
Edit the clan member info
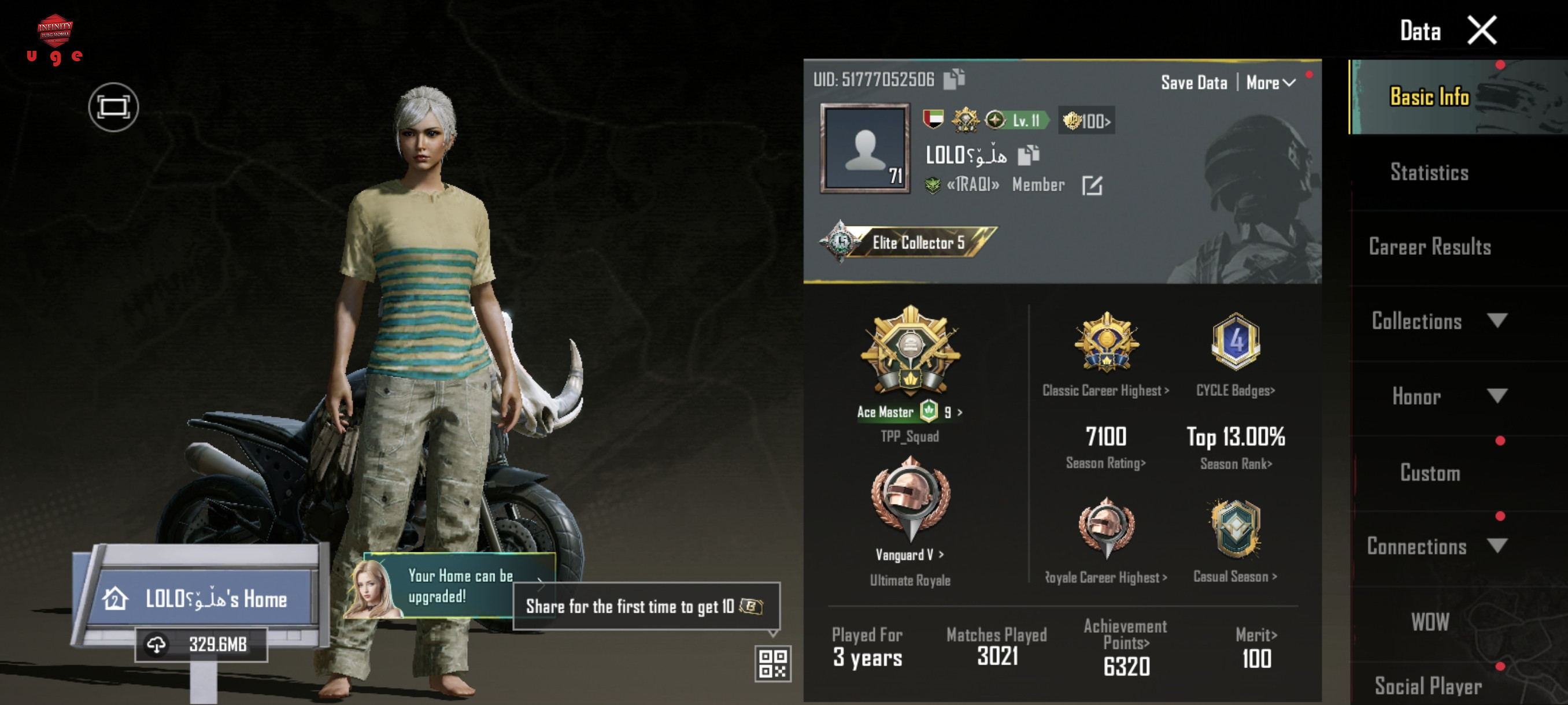1092,185
